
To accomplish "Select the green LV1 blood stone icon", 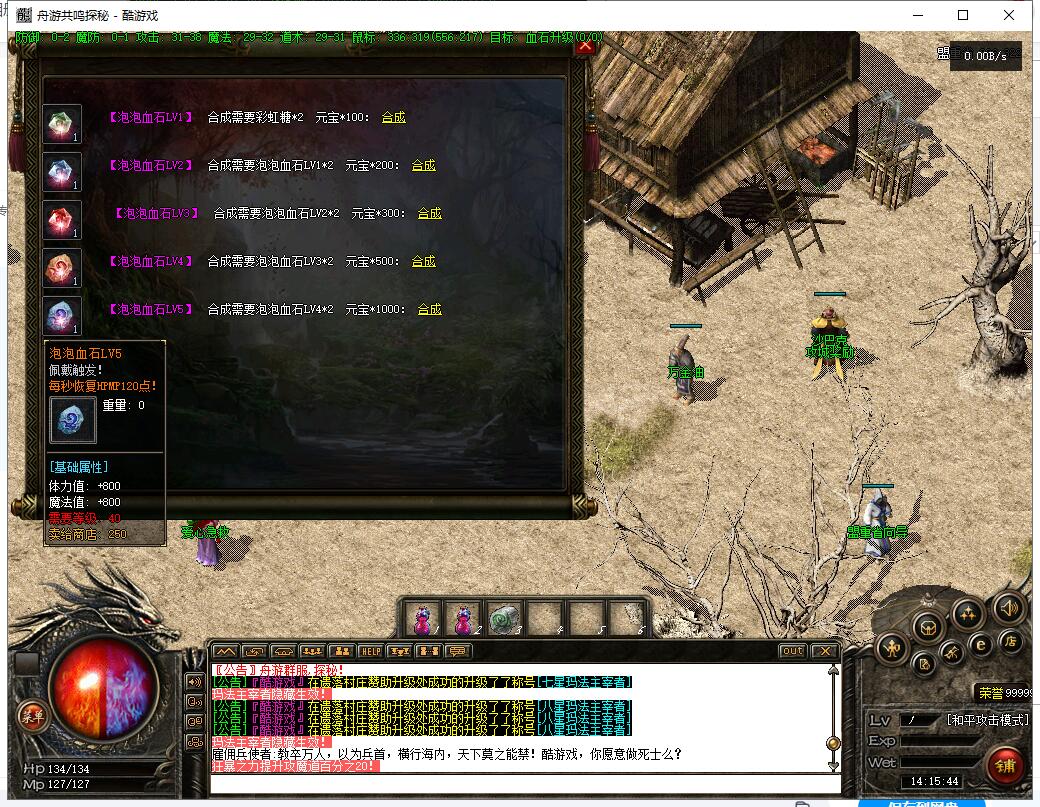I will (x=62, y=124).
